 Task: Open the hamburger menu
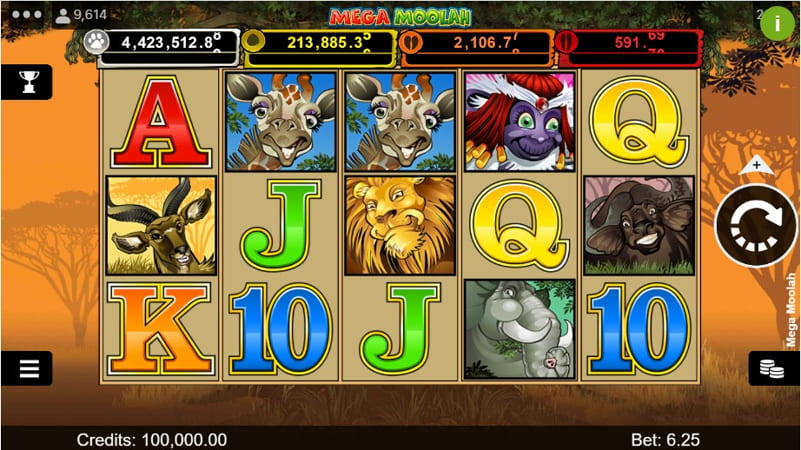tap(27, 368)
